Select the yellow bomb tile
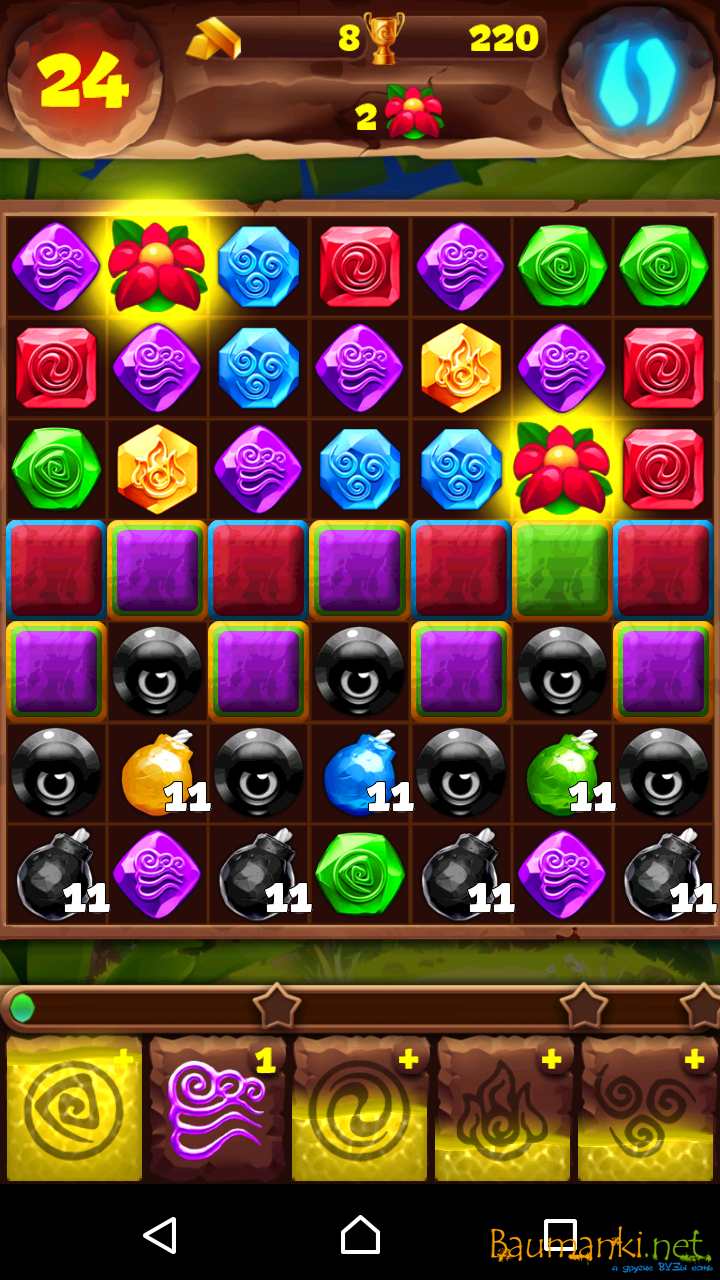 (x=155, y=772)
